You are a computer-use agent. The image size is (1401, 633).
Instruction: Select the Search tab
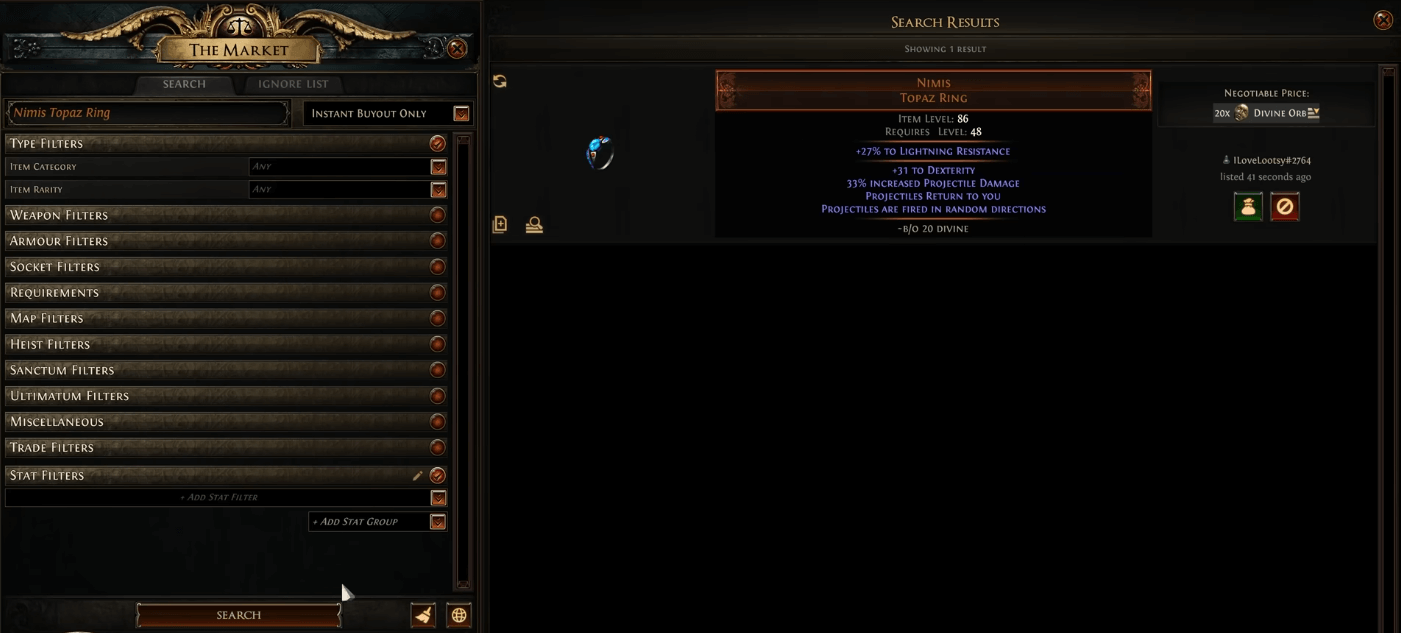184,84
